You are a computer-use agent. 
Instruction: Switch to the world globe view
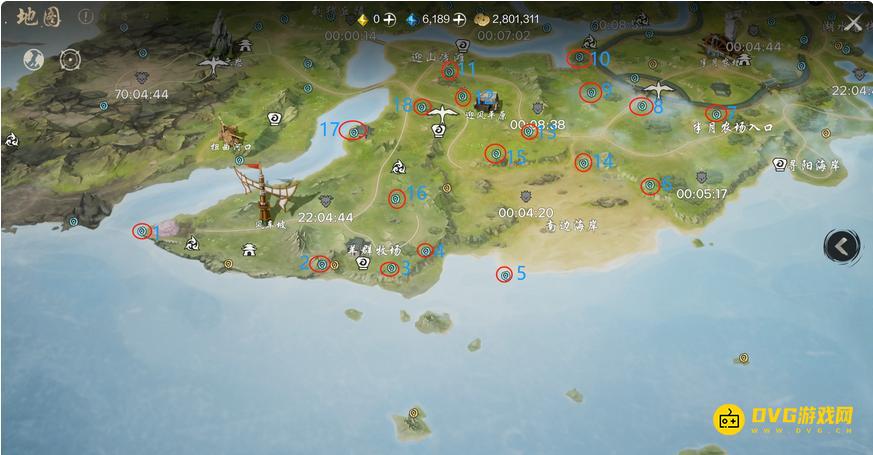(x=33, y=58)
